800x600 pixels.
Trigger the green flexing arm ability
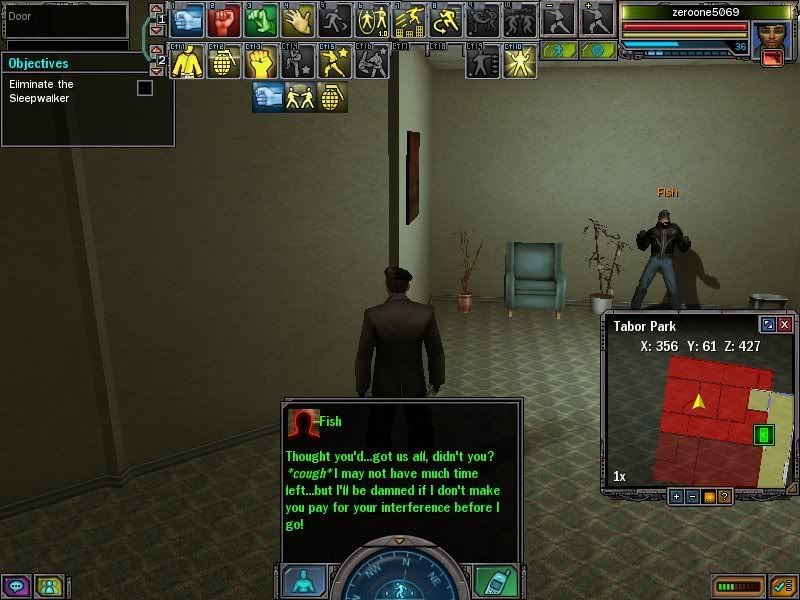[x=260, y=19]
